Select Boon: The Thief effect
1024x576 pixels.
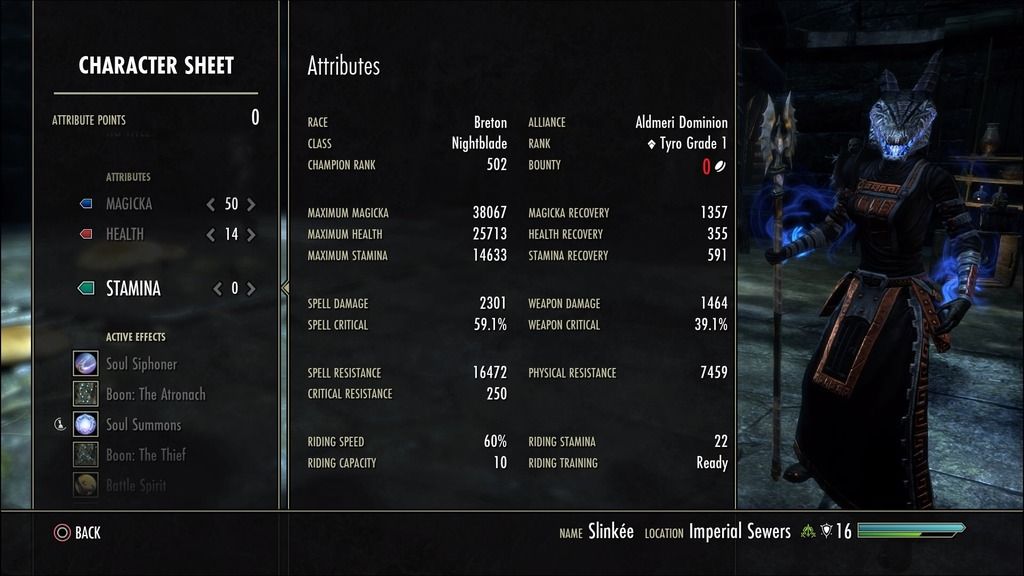click(146, 455)
